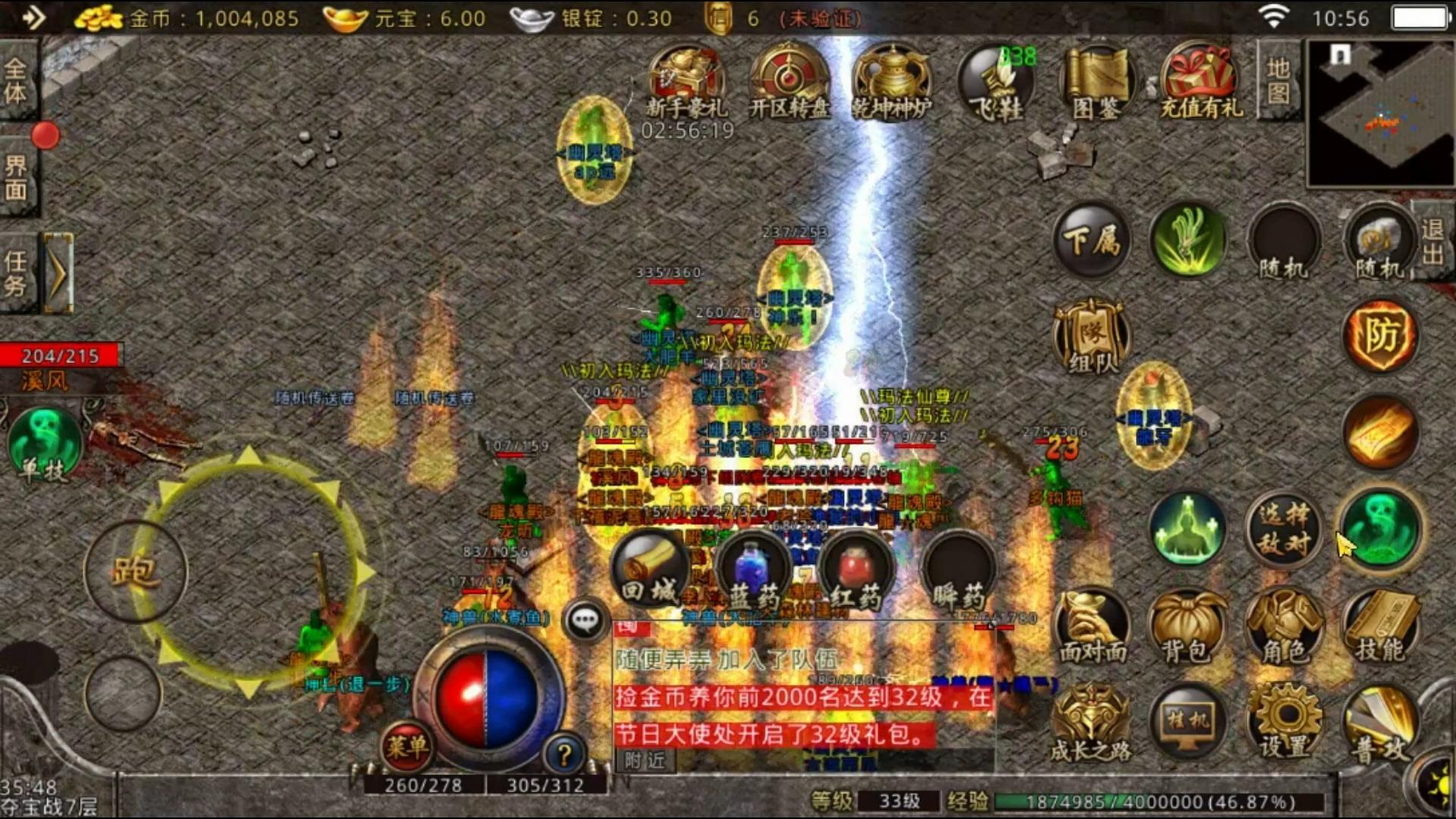Image resolution: width=1456 pixels, height=819 pixels.
Task: Open the 地图 map button
Action: click(1279, 80)
